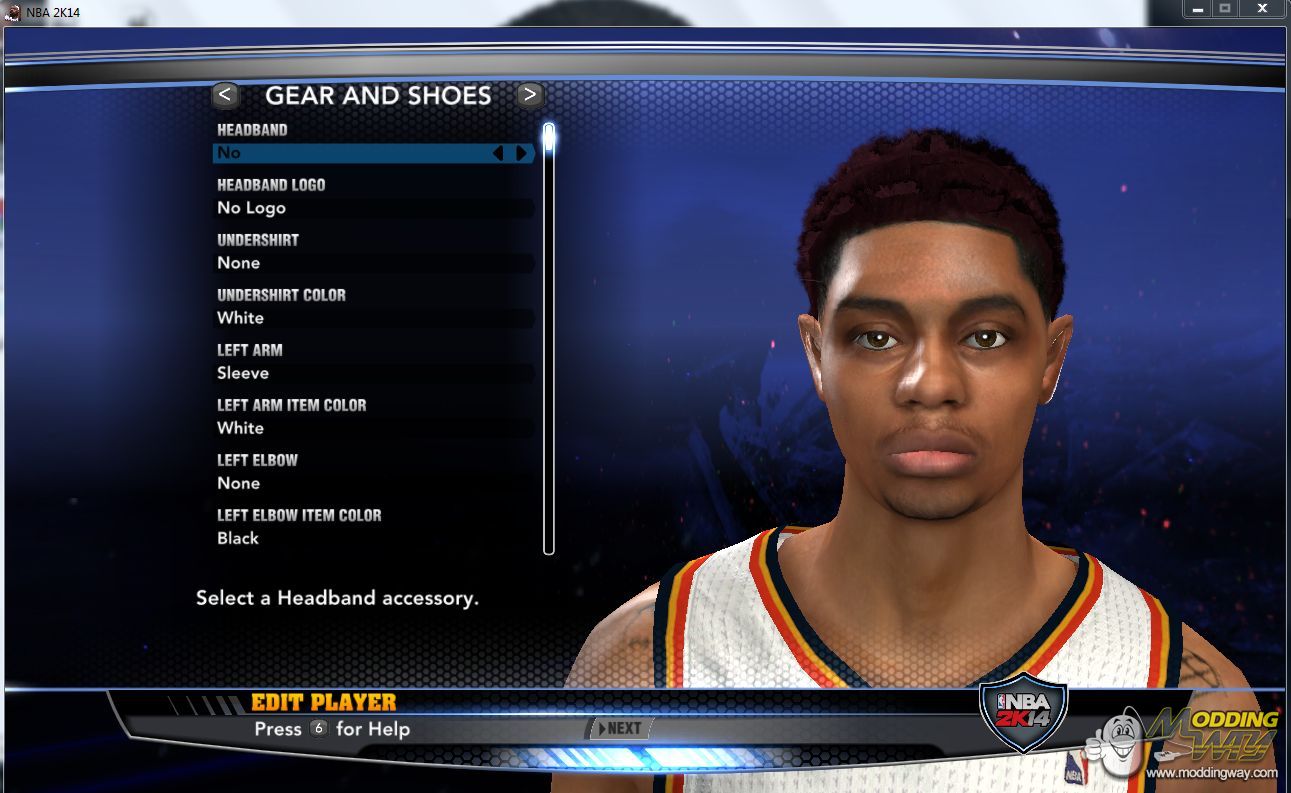The width and height of the screenshot is (1291, 793).
Task: Increase Headband value with right stepper arrow
Action: [521, 153]
